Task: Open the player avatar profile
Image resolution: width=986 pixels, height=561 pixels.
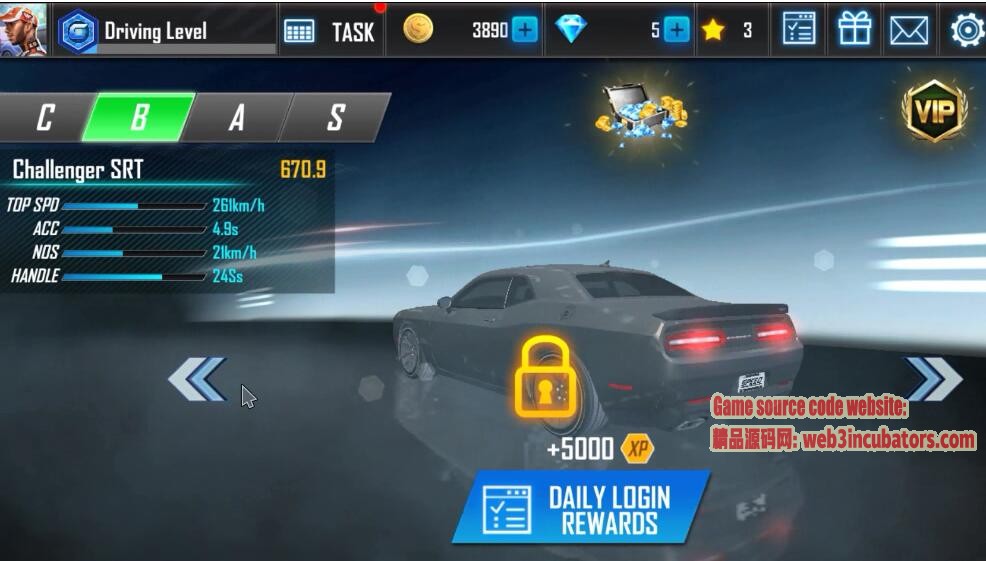Action: [23, 29]
